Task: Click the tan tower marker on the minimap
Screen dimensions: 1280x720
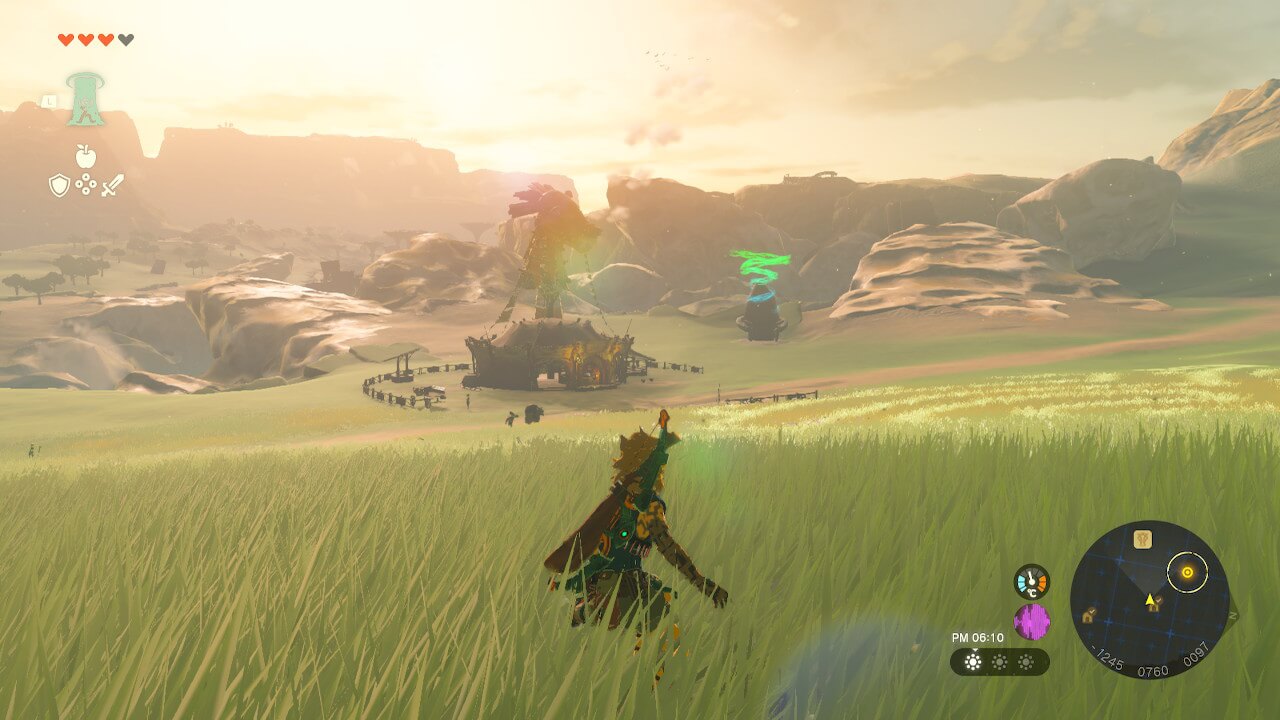Action: [1142, 540]
